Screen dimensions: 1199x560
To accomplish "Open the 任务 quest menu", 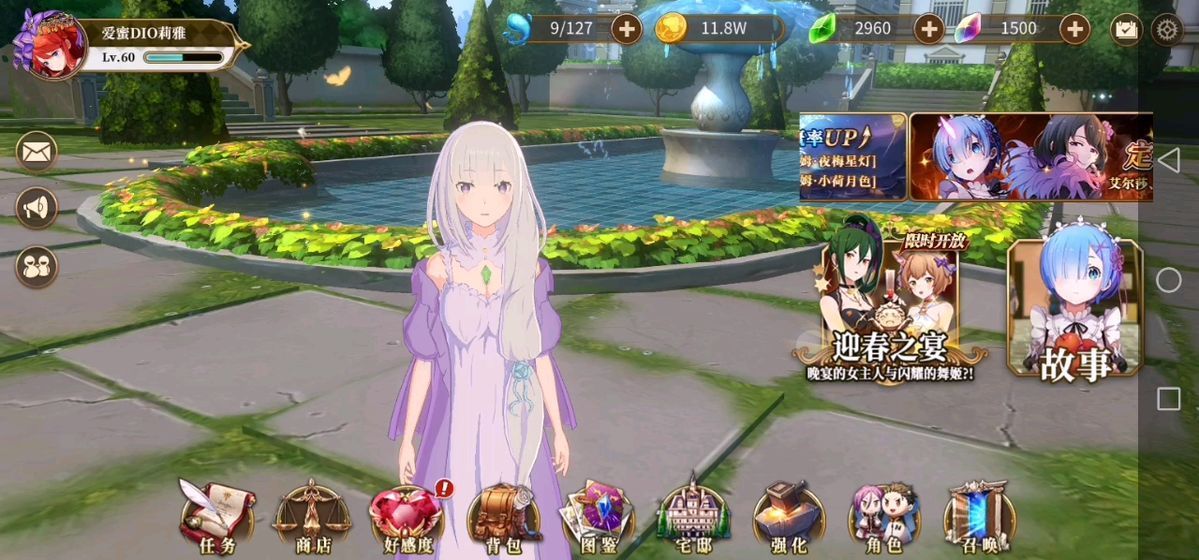I will [x=216, y=514].
